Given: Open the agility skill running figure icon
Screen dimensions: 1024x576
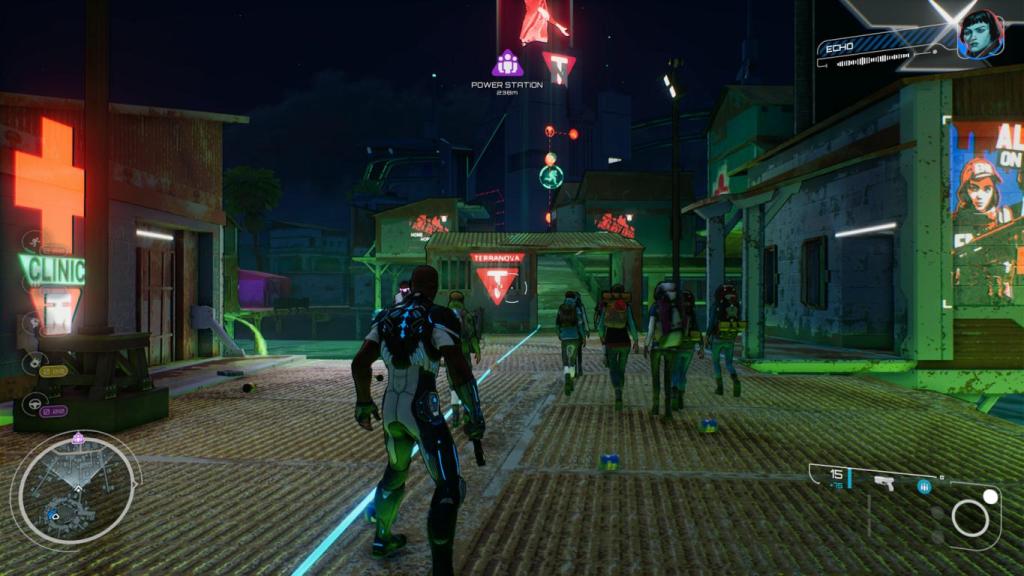Looking at the screenshot, I should coord(32,241).
